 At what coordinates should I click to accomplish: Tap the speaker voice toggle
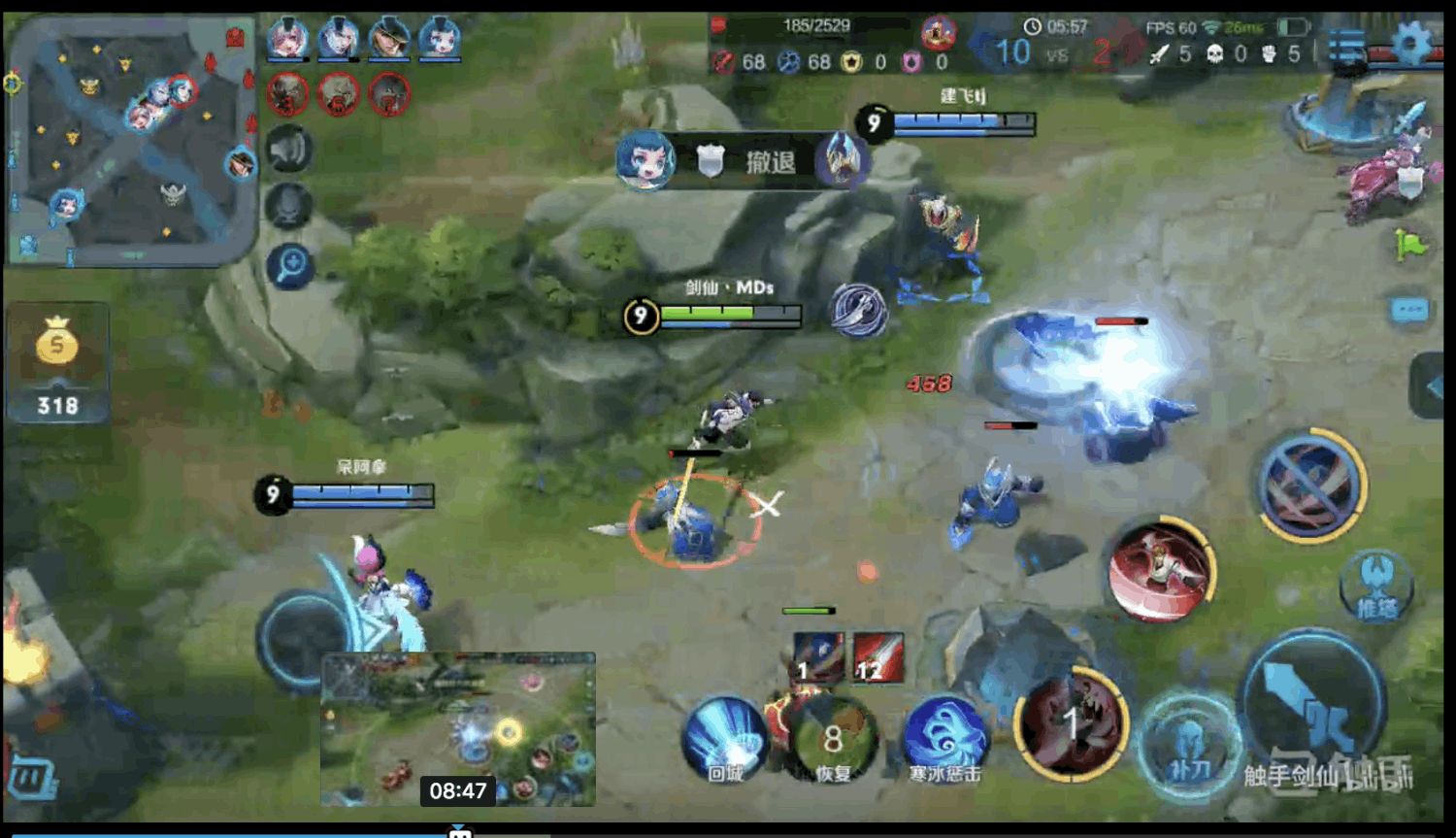tap(289, 150)
